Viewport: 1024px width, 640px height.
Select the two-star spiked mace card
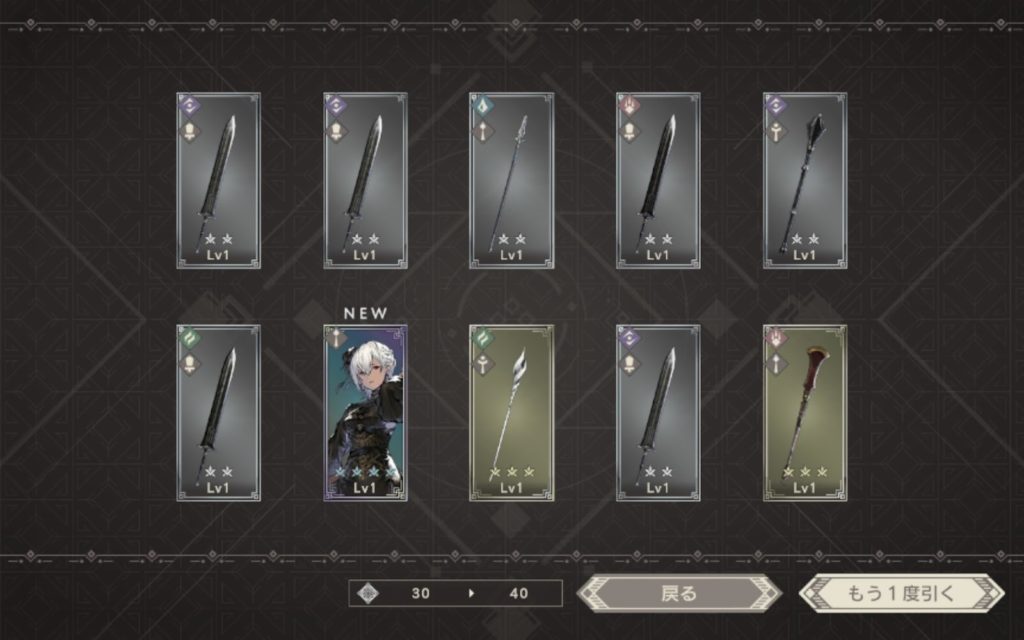pyautogui.click(x=805, y=181)
